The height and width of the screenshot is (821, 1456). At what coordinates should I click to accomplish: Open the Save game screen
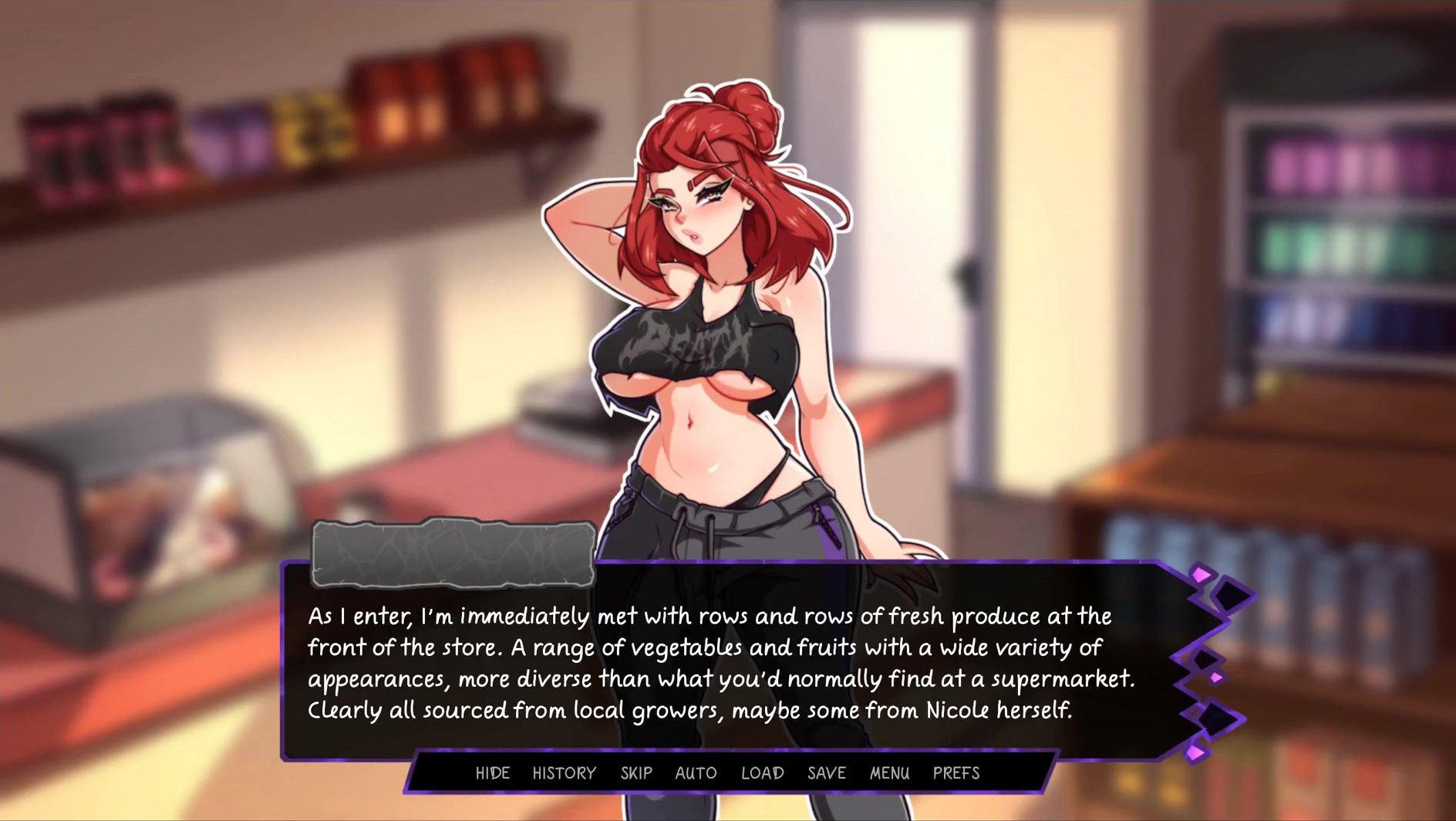(826, 772)
